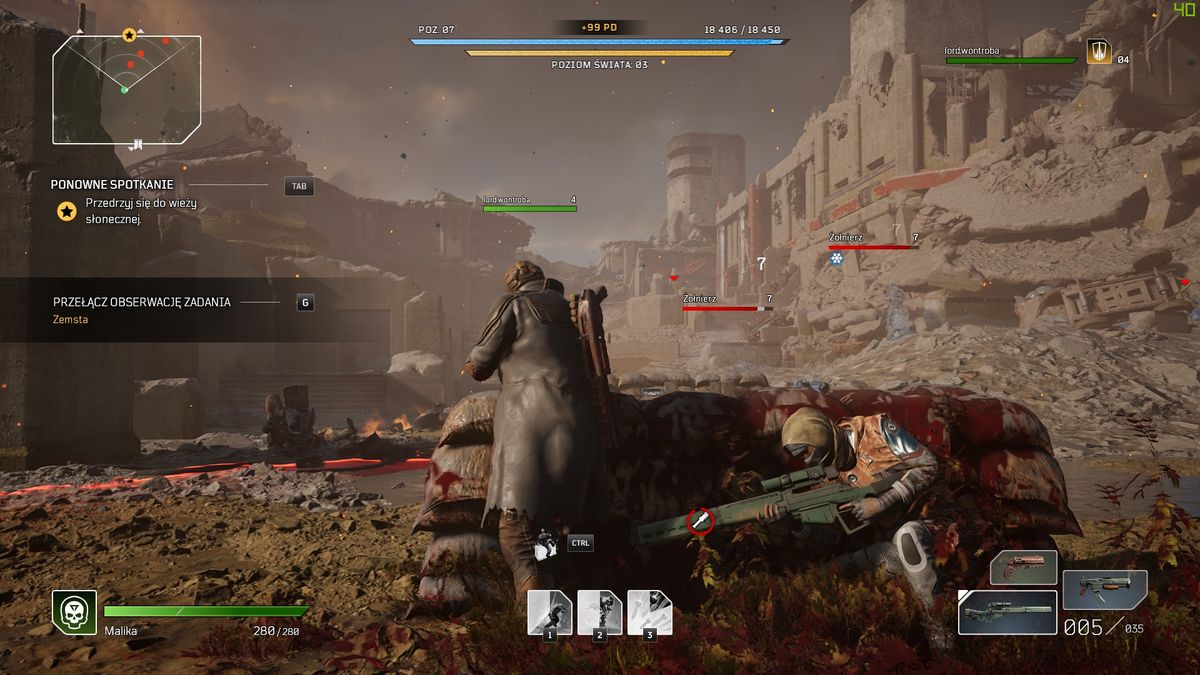
Task: Switch to the revolver sidearm slot
Action: pyautogui.click(x=1023, y=567)
